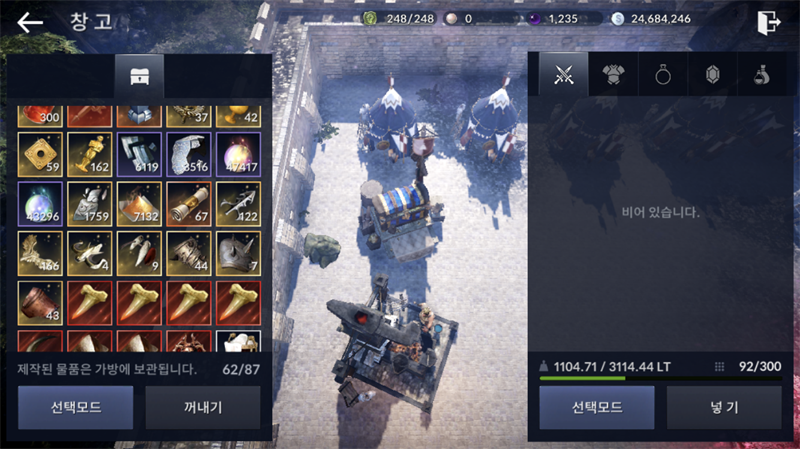Switch to the crossed swords weapons tab
Image resolution: width=800 pixels, height=449 pixels.
point(564,75)
